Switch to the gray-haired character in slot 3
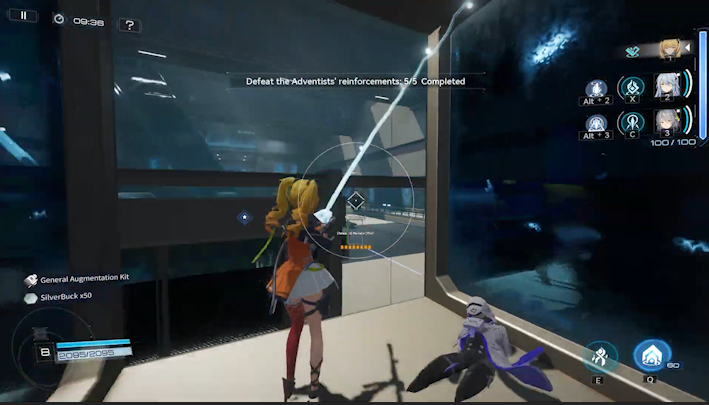The width and height of the screenshot is (709, 405). 667,122
